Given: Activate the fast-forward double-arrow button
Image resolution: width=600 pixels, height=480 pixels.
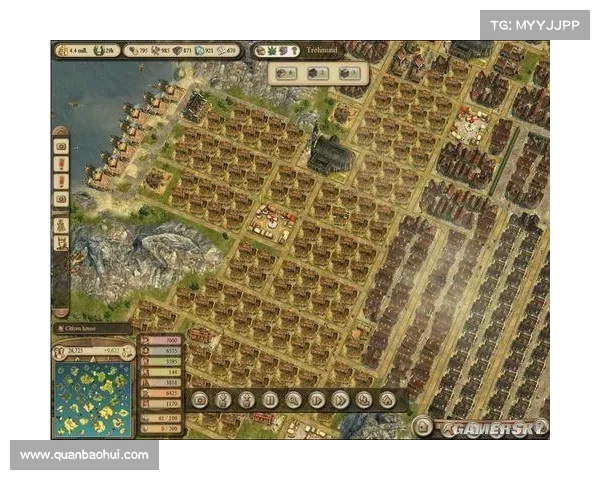Looking at the screenshot, I should 340,399.
